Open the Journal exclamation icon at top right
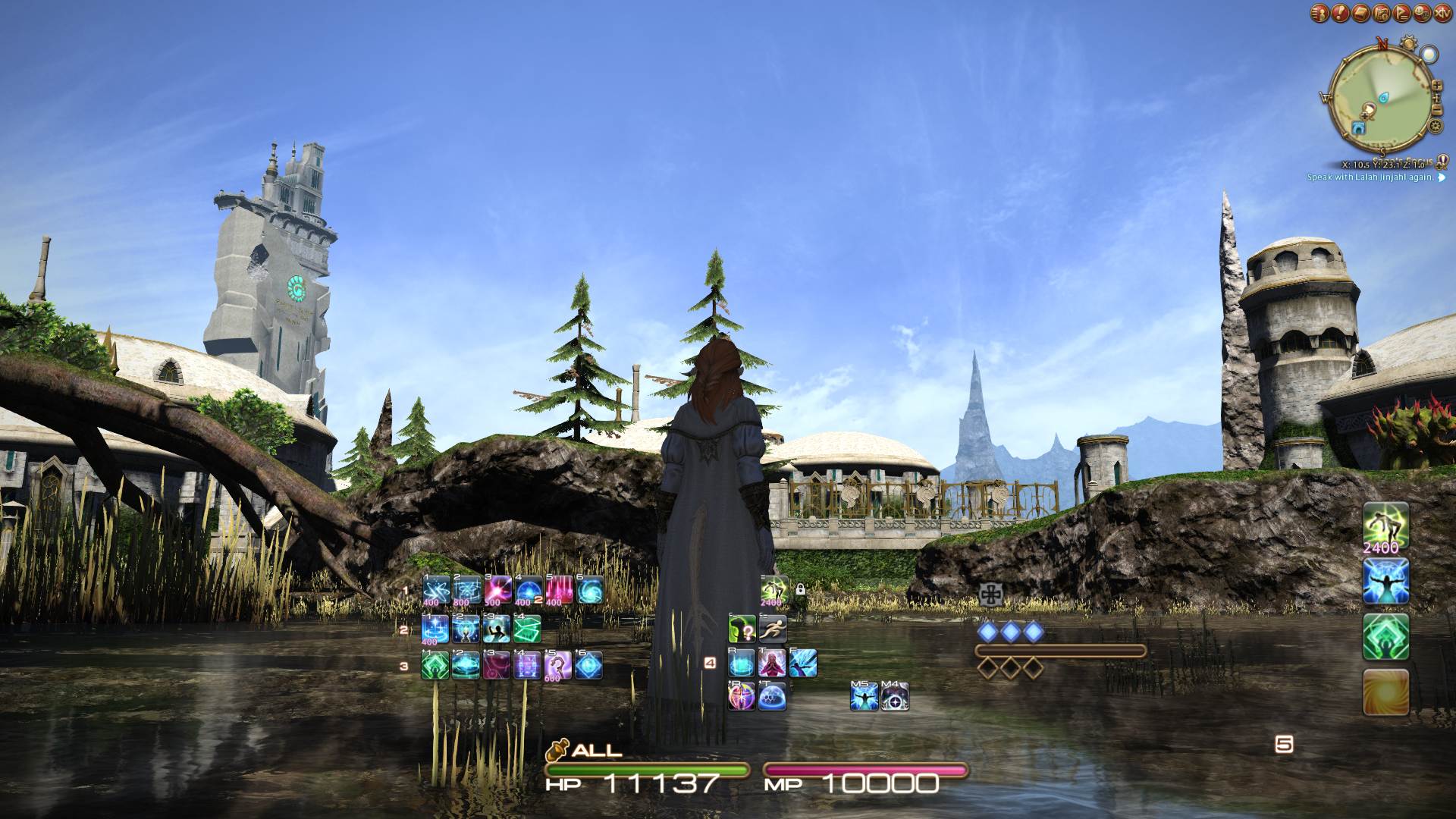 (1339, 13)
